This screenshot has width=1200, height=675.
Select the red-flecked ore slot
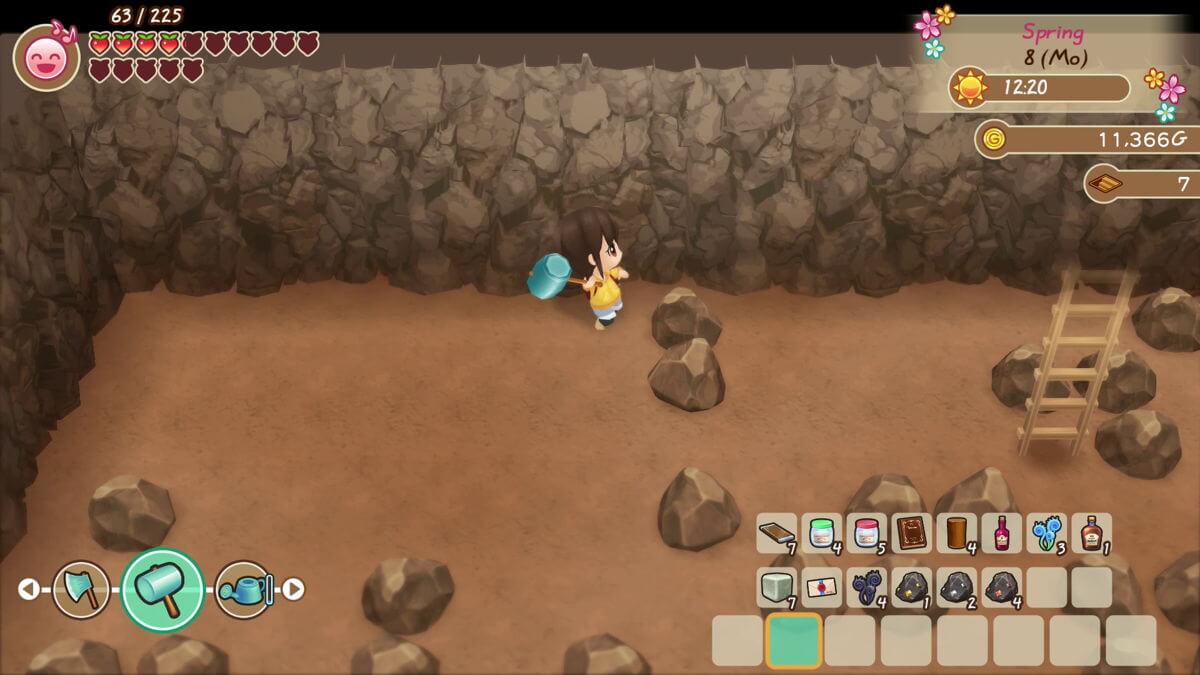1001,588
